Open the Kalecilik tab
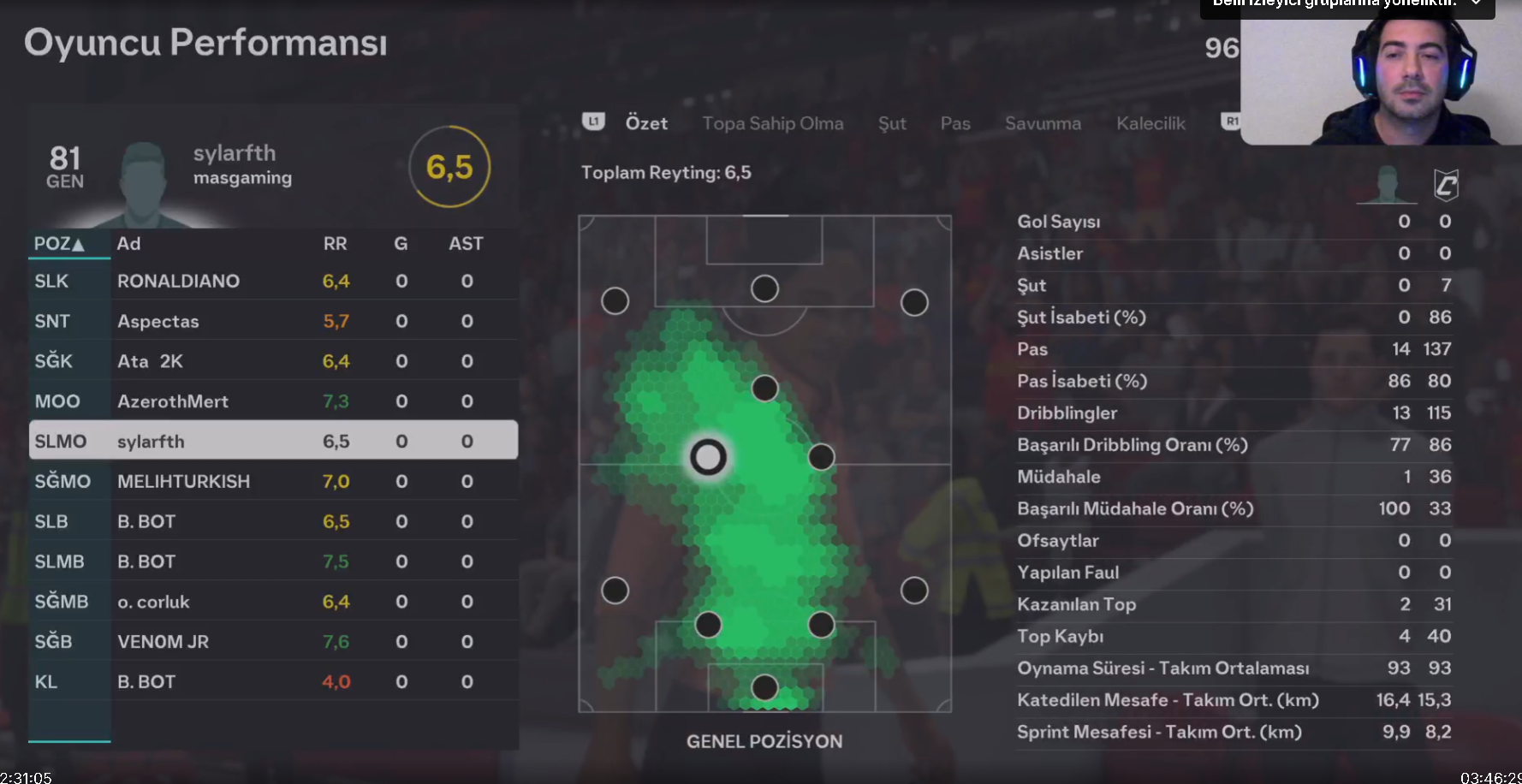1522x784 pixels. (1150, 123)
